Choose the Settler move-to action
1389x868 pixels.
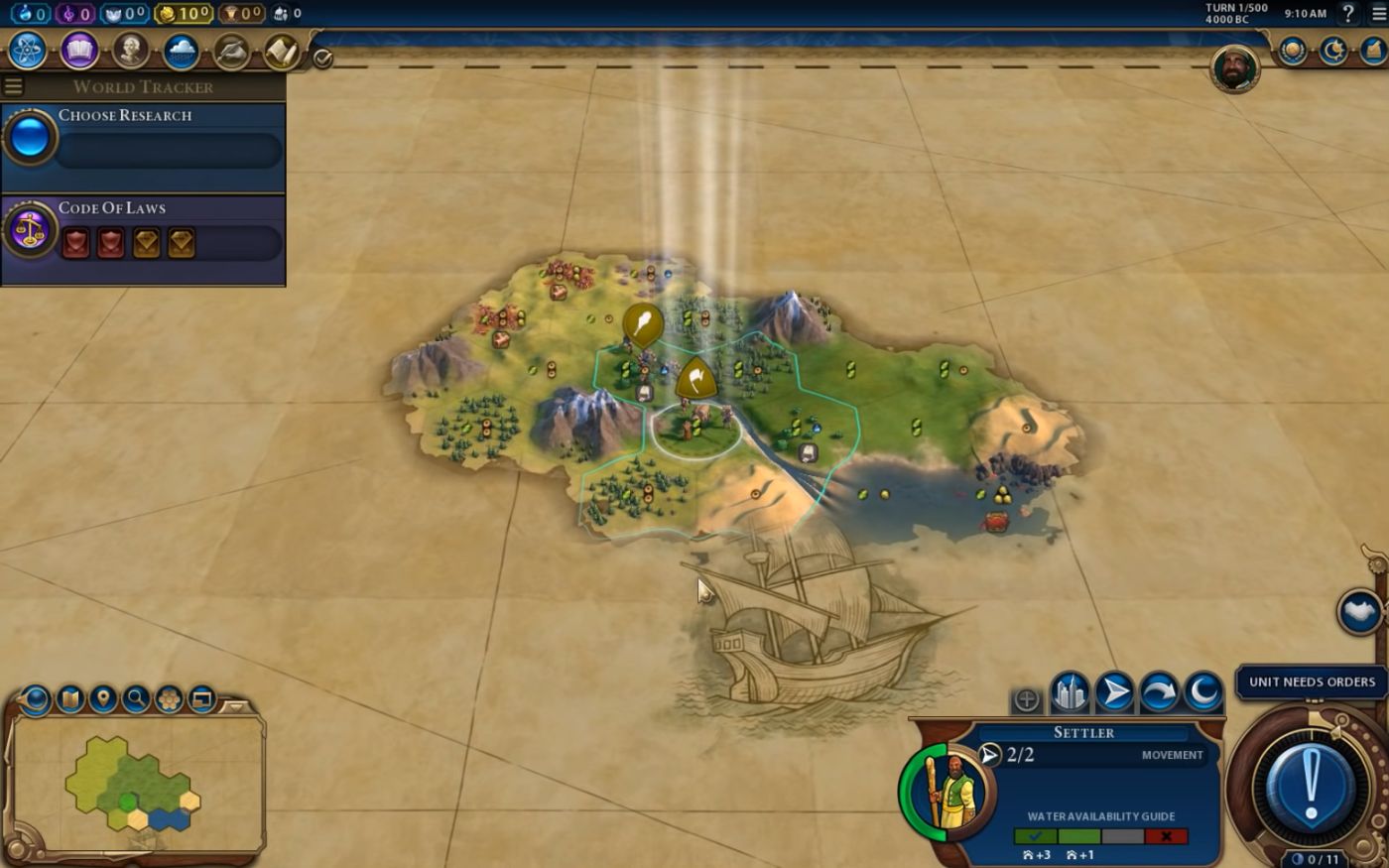pyautogui.click(x=1114, y=692)
